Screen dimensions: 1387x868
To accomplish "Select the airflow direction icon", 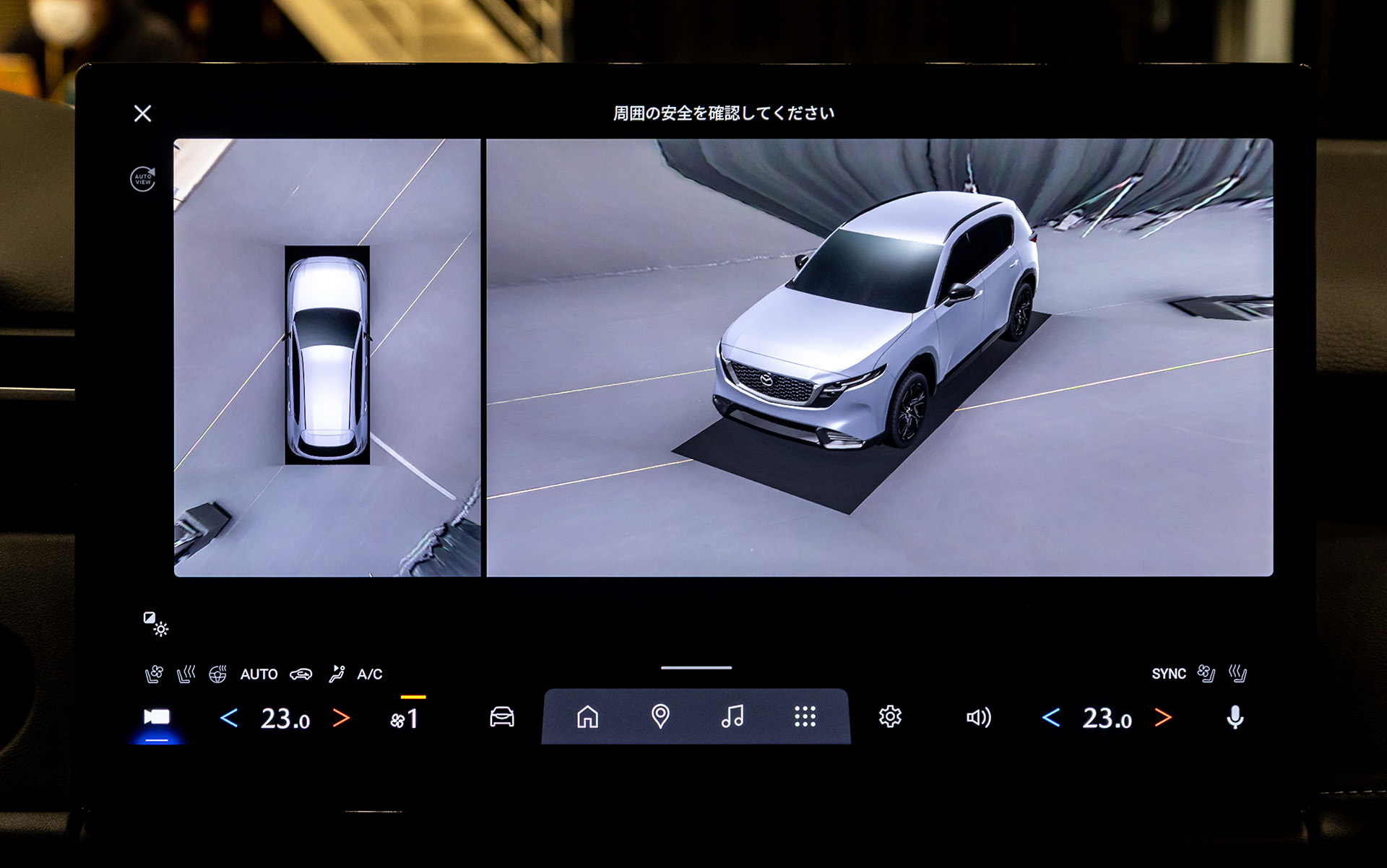I will (337, 674).
